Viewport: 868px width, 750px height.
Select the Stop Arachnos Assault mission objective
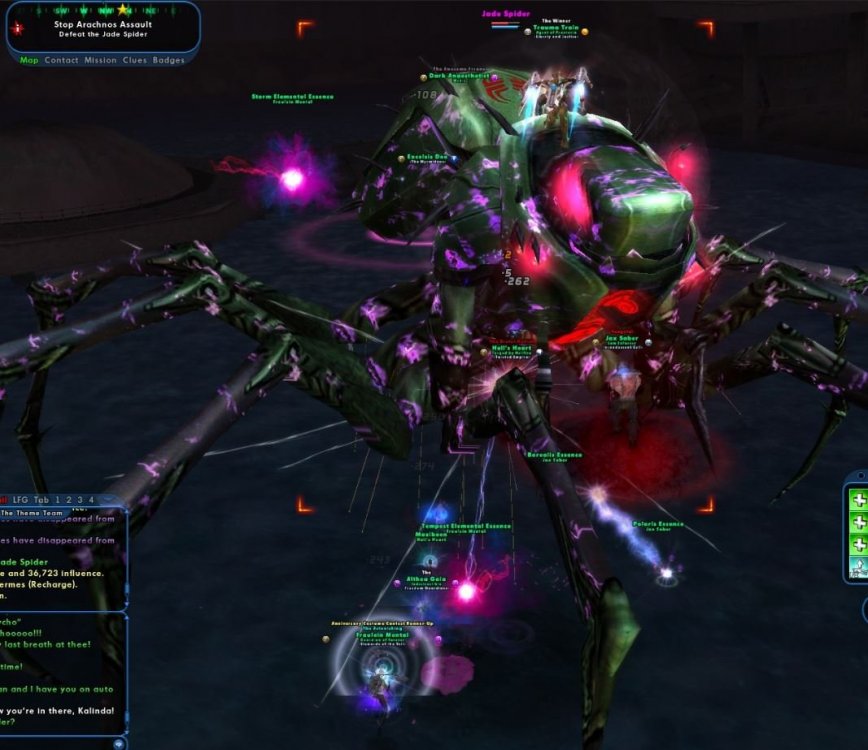point(103,23)
